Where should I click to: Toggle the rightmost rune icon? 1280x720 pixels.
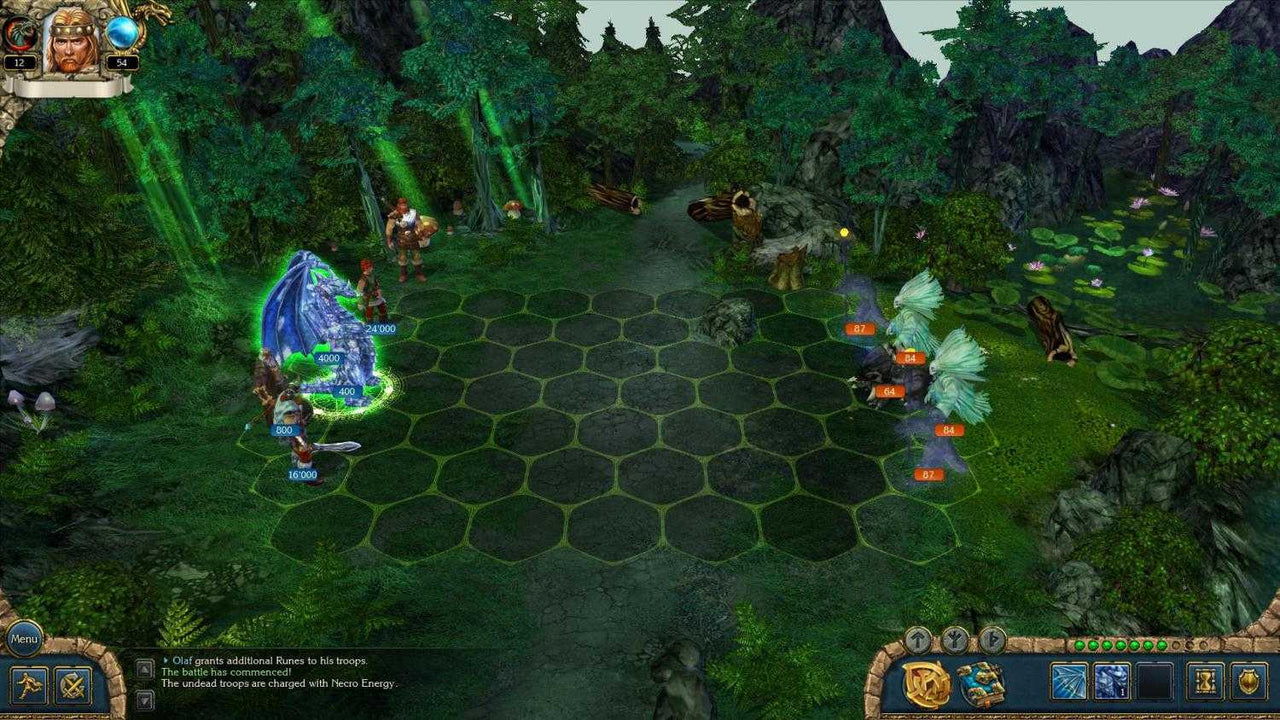991,639
